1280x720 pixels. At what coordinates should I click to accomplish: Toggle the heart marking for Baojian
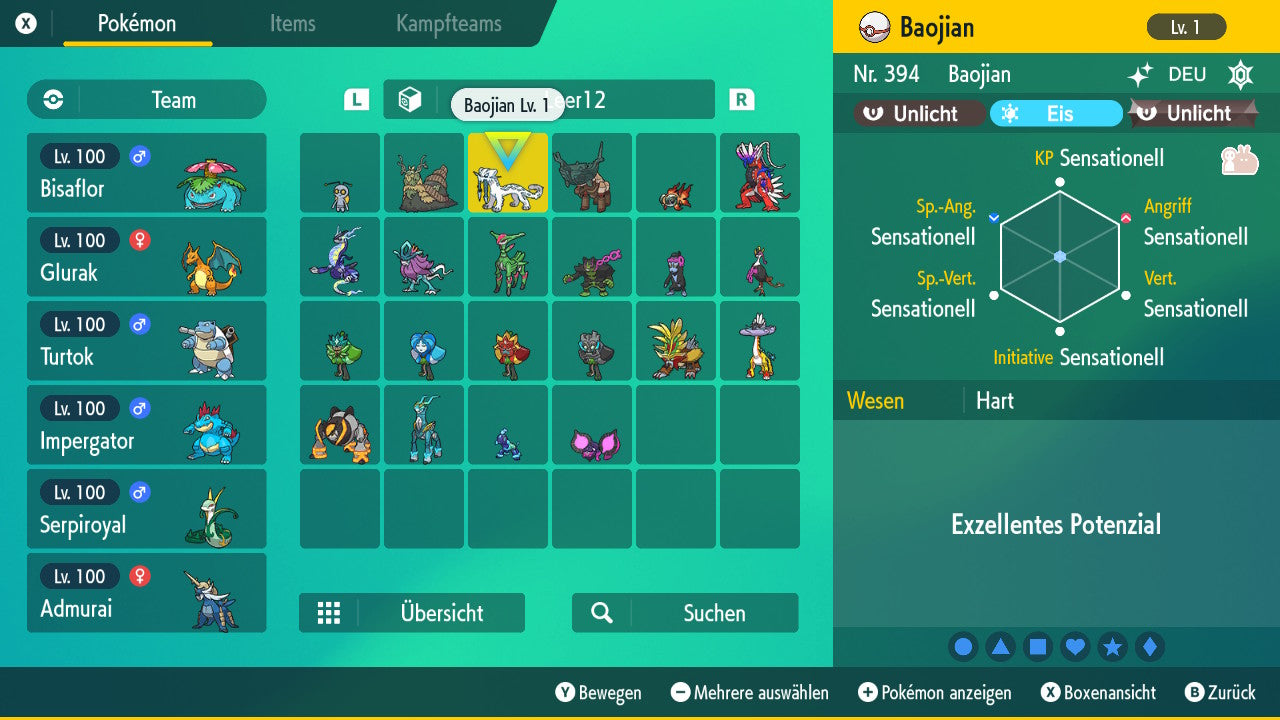tap(1075, 646)
